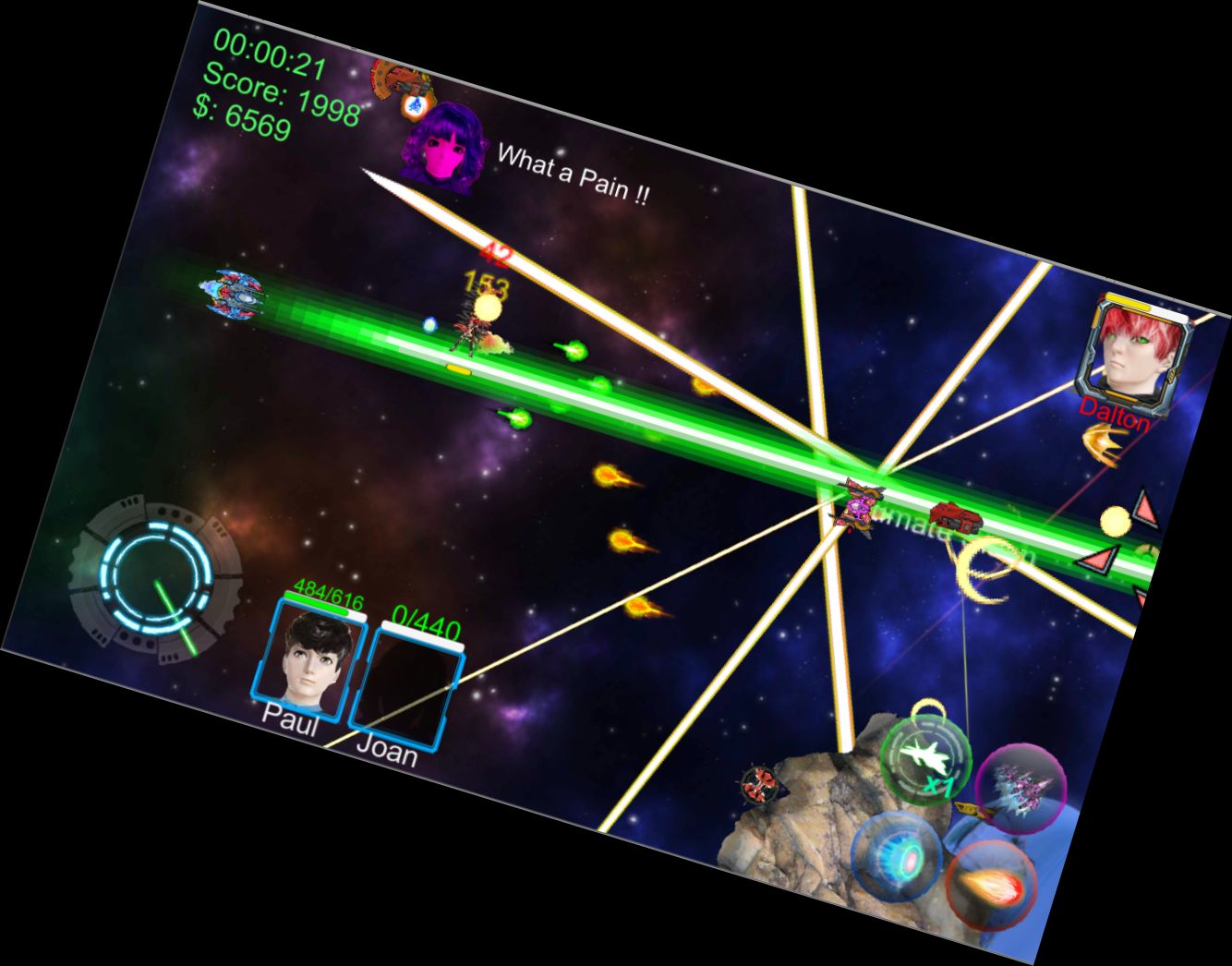
Task: Fire the blue energy orb ability
Action: 898,857
